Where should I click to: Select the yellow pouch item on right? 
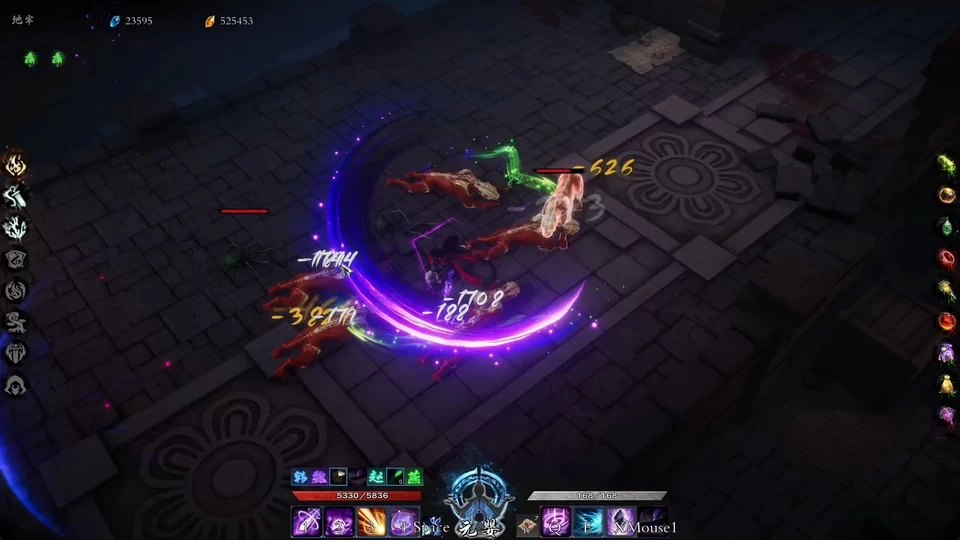click(x=946, y=384)
